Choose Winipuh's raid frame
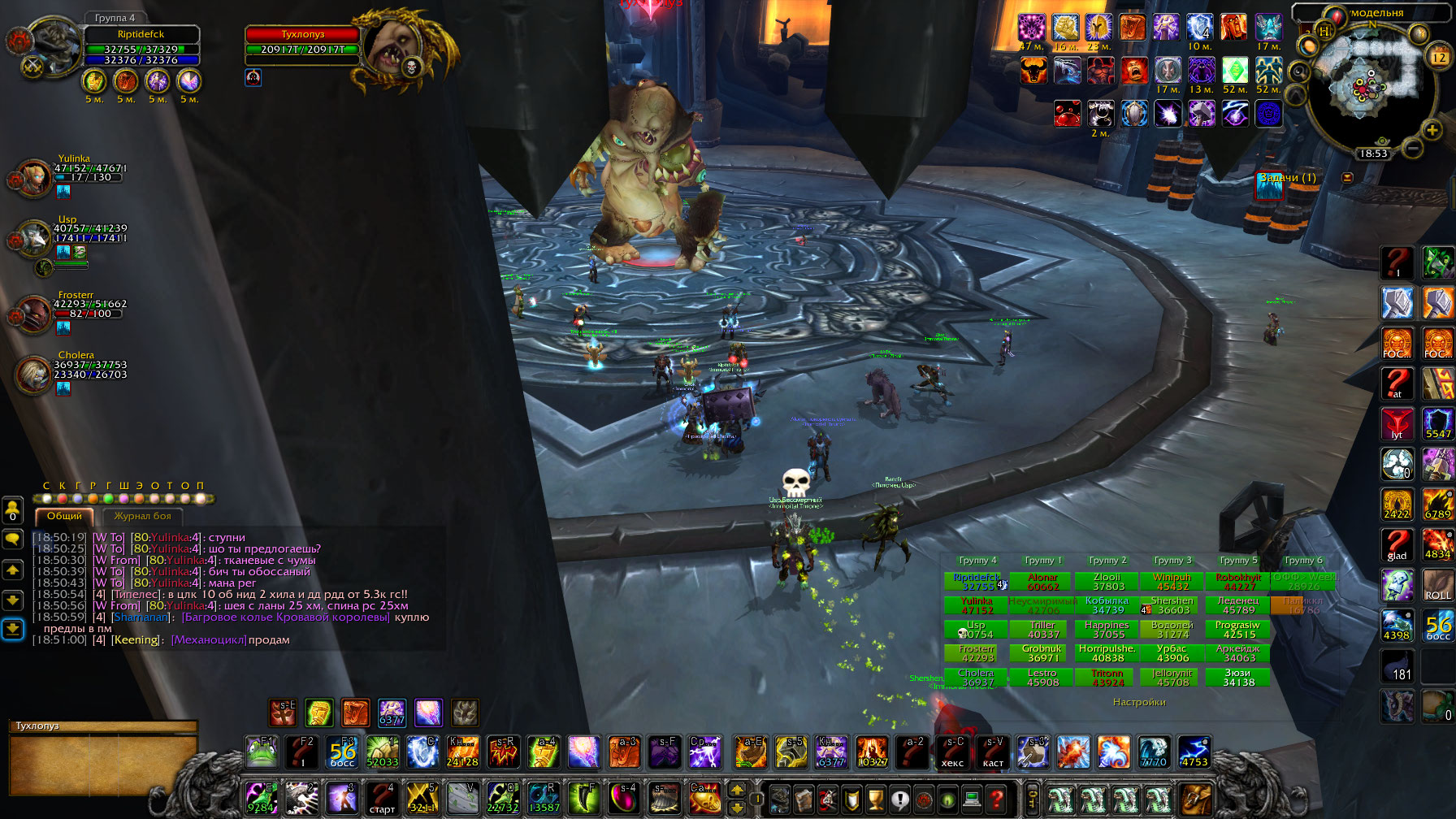 point(1172,582)
